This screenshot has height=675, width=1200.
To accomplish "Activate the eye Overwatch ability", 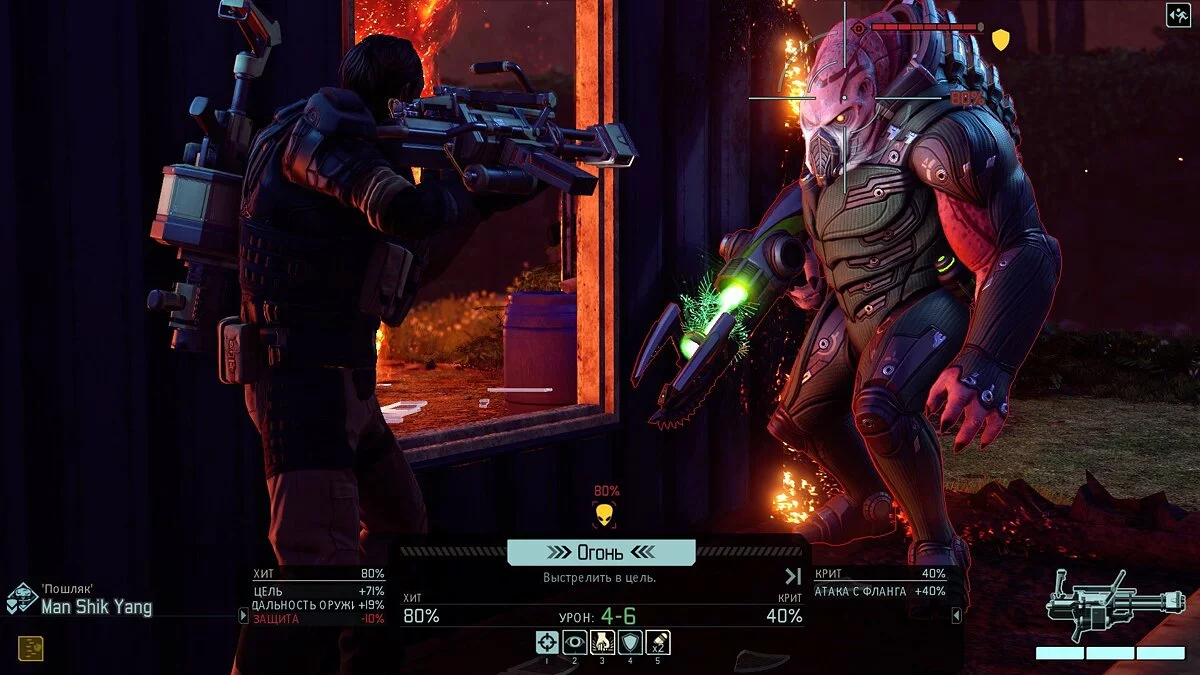I will click(575, 643).
